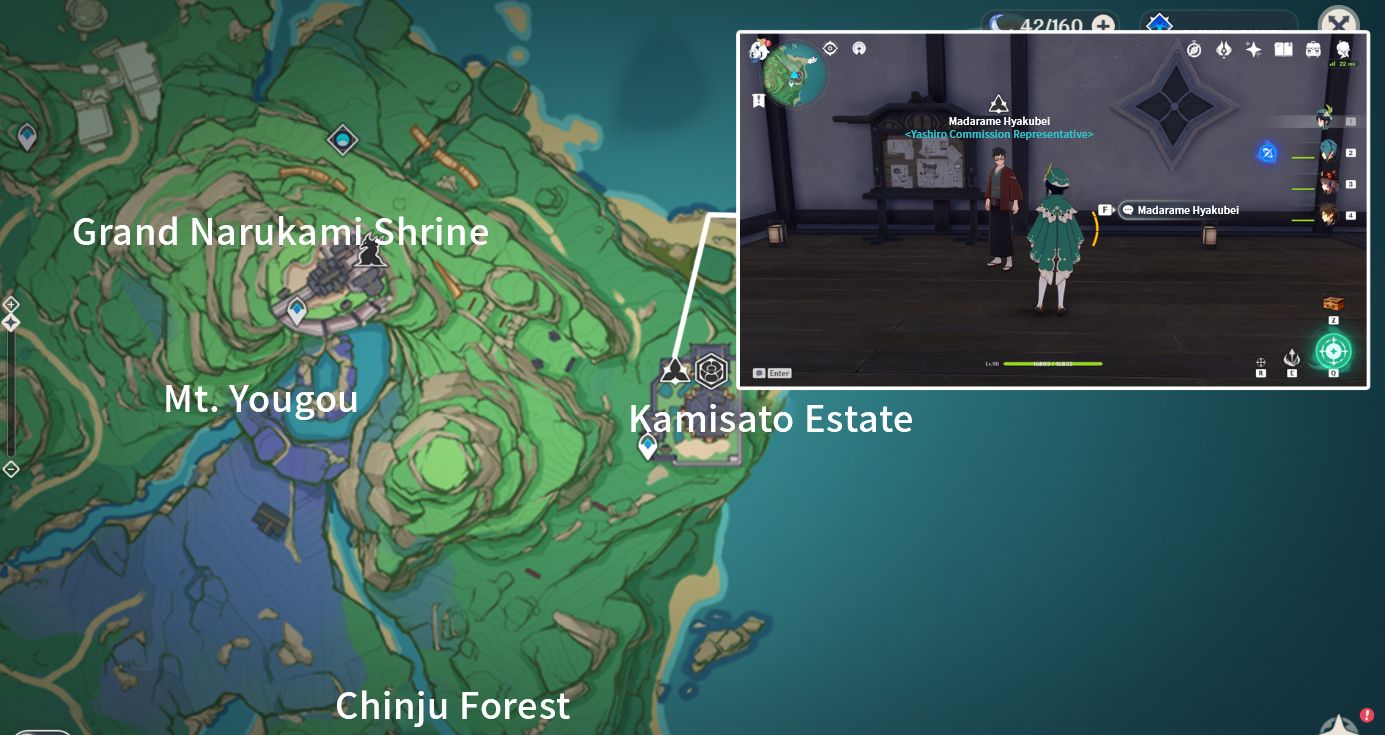Viewport: 1385px width, 735px height.
Task: Open the domain icon at Grand Narukami Shrine
Action: coord(341,140)
